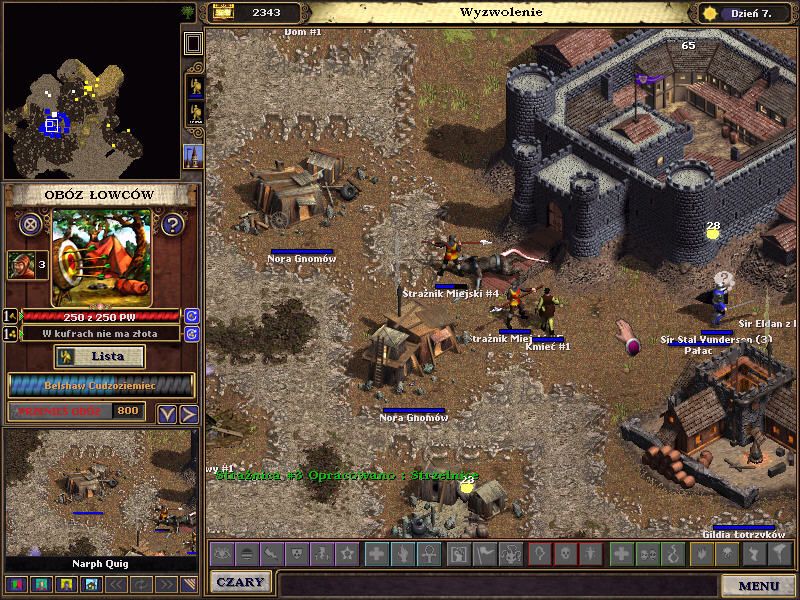The image size is (800, 600).
Task: Click the down chevron button in building panel
Action: [x=167, y=413]
